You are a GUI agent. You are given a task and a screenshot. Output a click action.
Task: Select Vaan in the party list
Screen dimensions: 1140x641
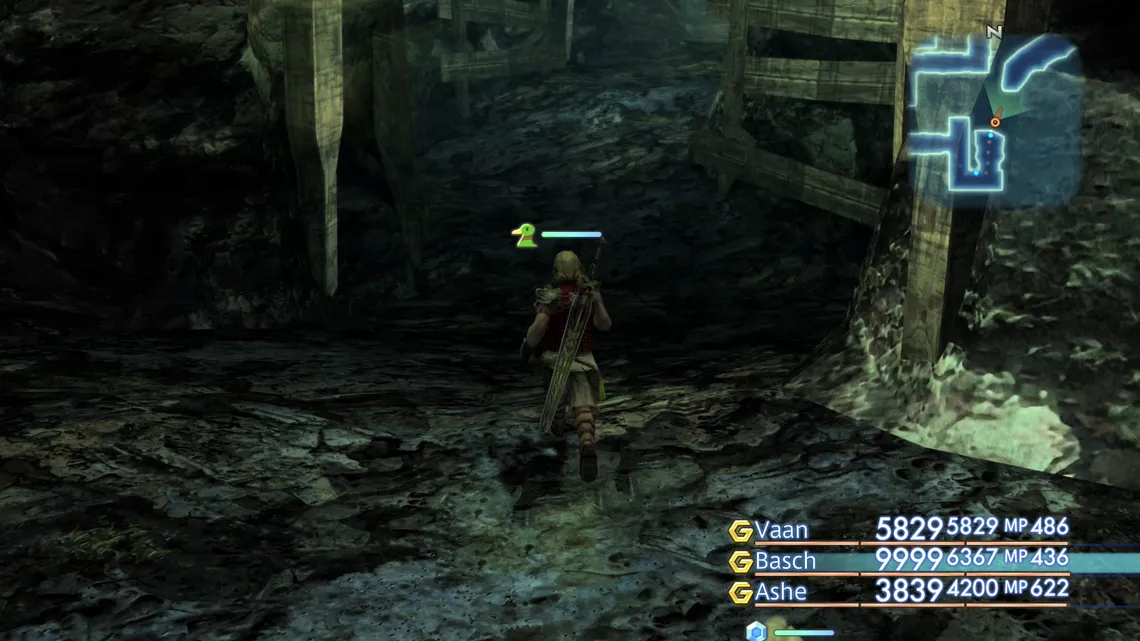coord(782,530)
